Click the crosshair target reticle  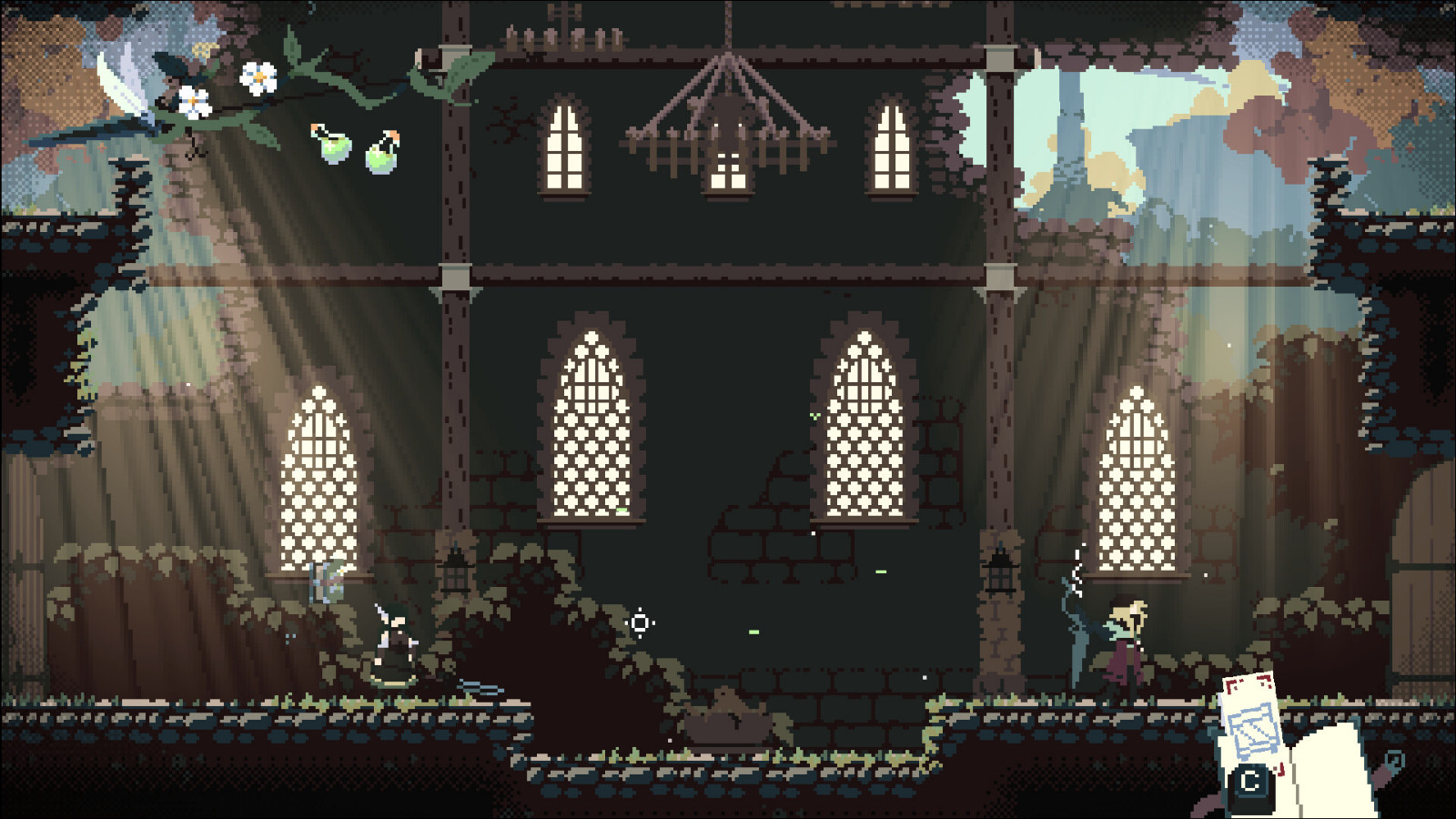(642, 623)
